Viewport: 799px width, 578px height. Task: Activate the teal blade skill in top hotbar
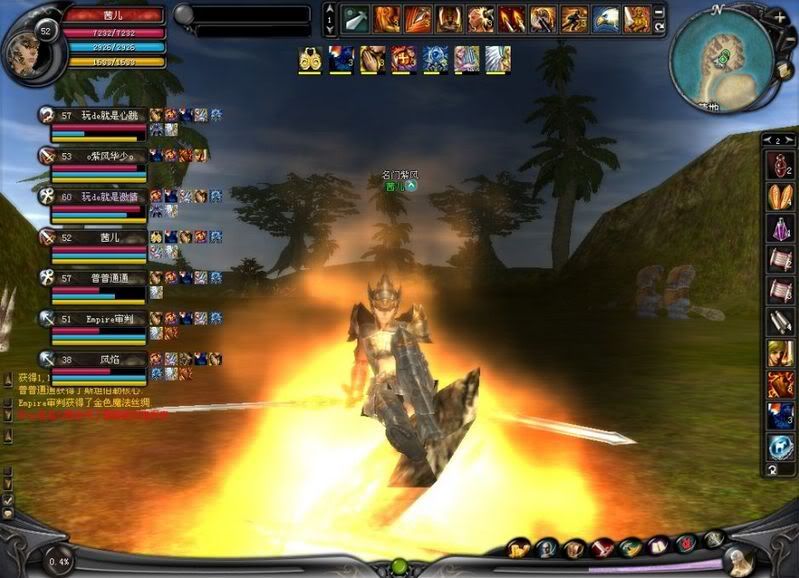pyautogui.click(x=357, y=18)
